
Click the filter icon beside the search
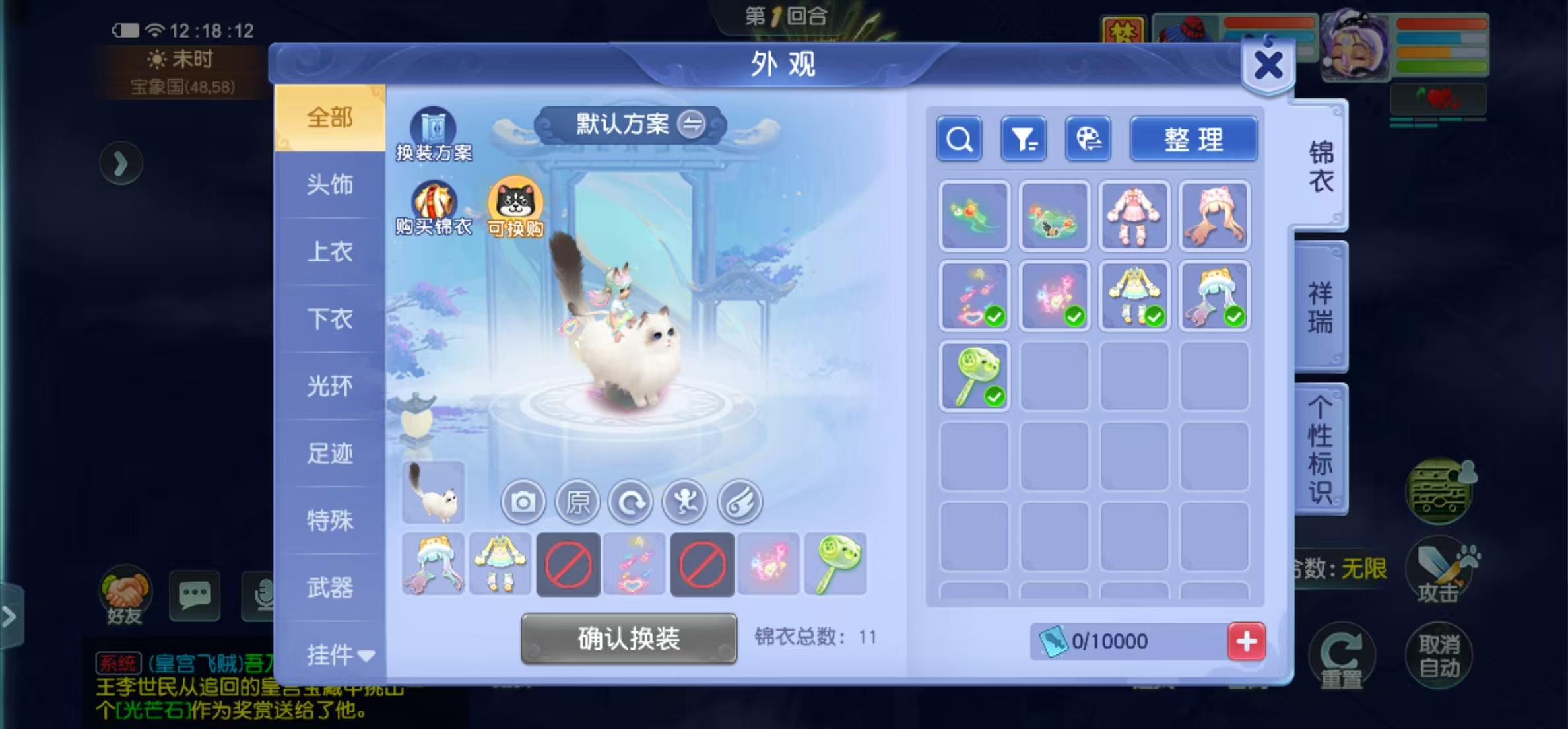(x=1023, y=139)
